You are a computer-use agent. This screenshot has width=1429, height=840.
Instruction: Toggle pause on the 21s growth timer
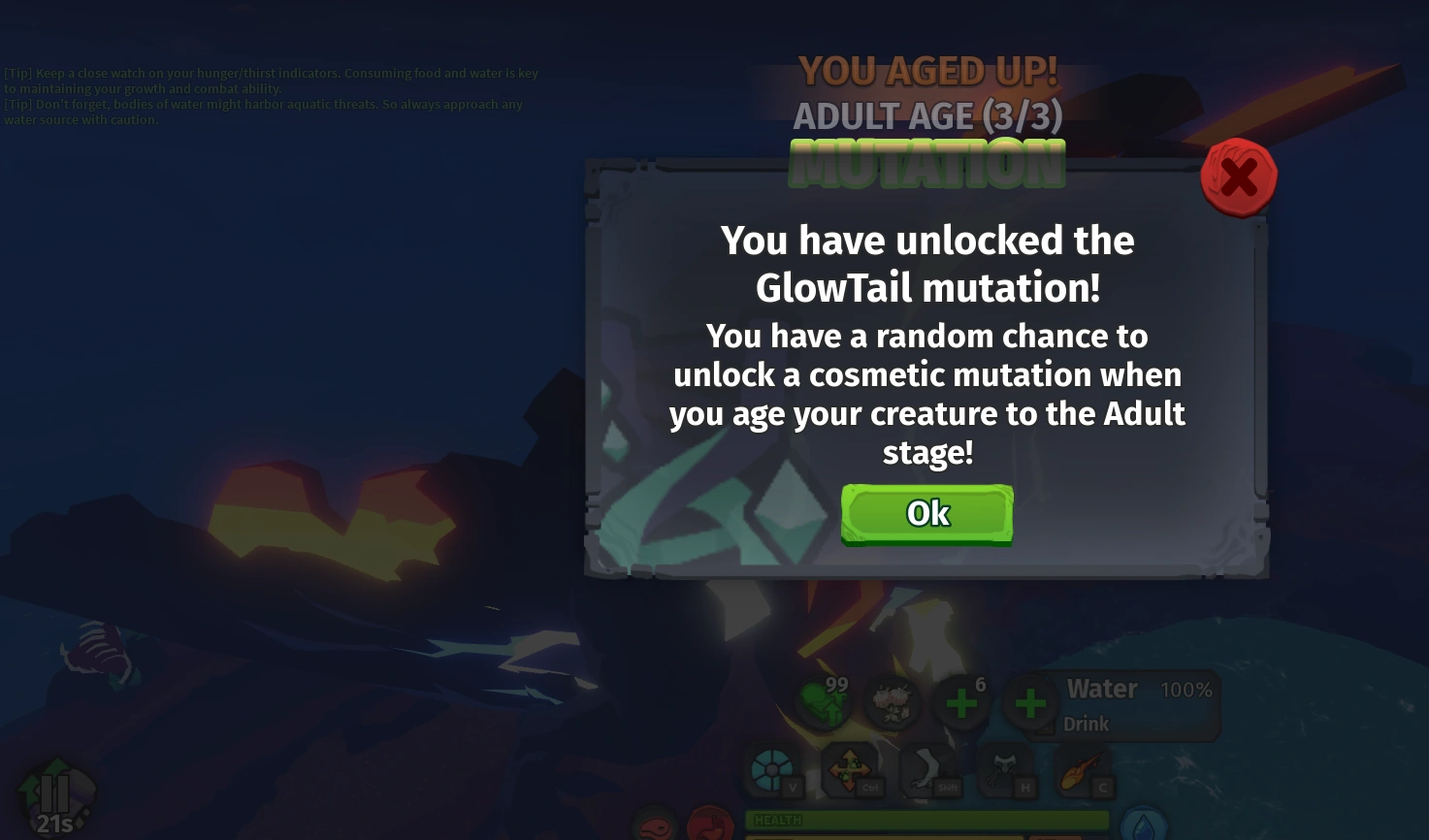point(55,793)
